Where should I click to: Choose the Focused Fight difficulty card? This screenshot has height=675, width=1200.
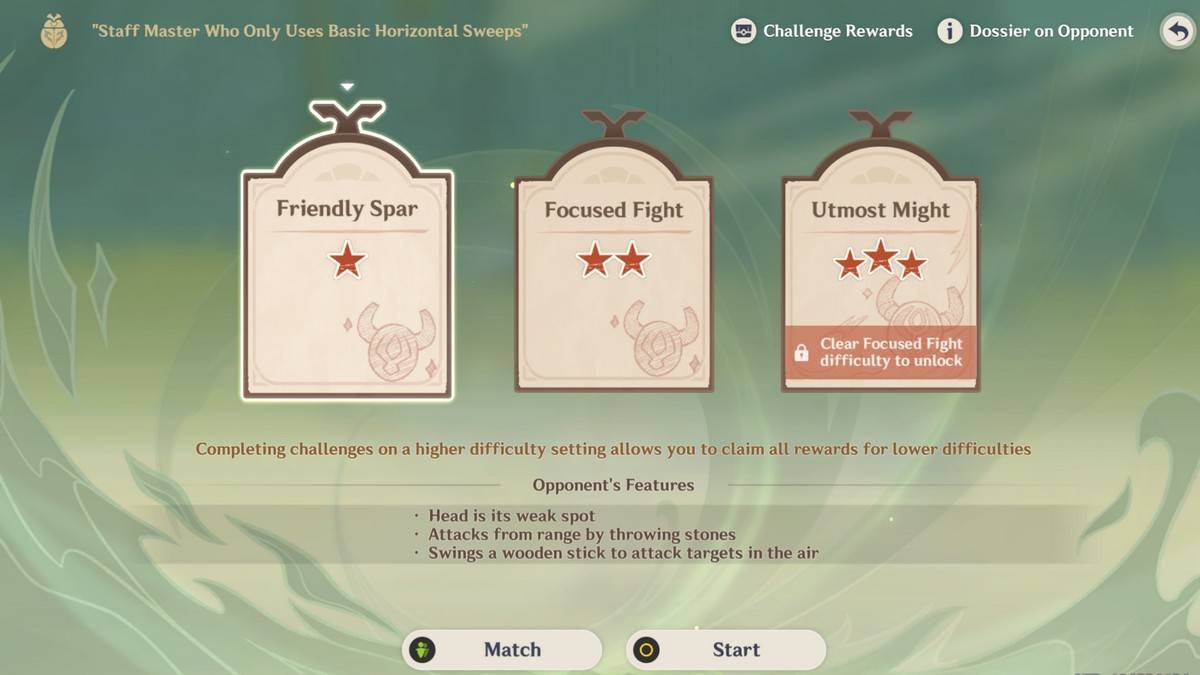pos(613,285)
